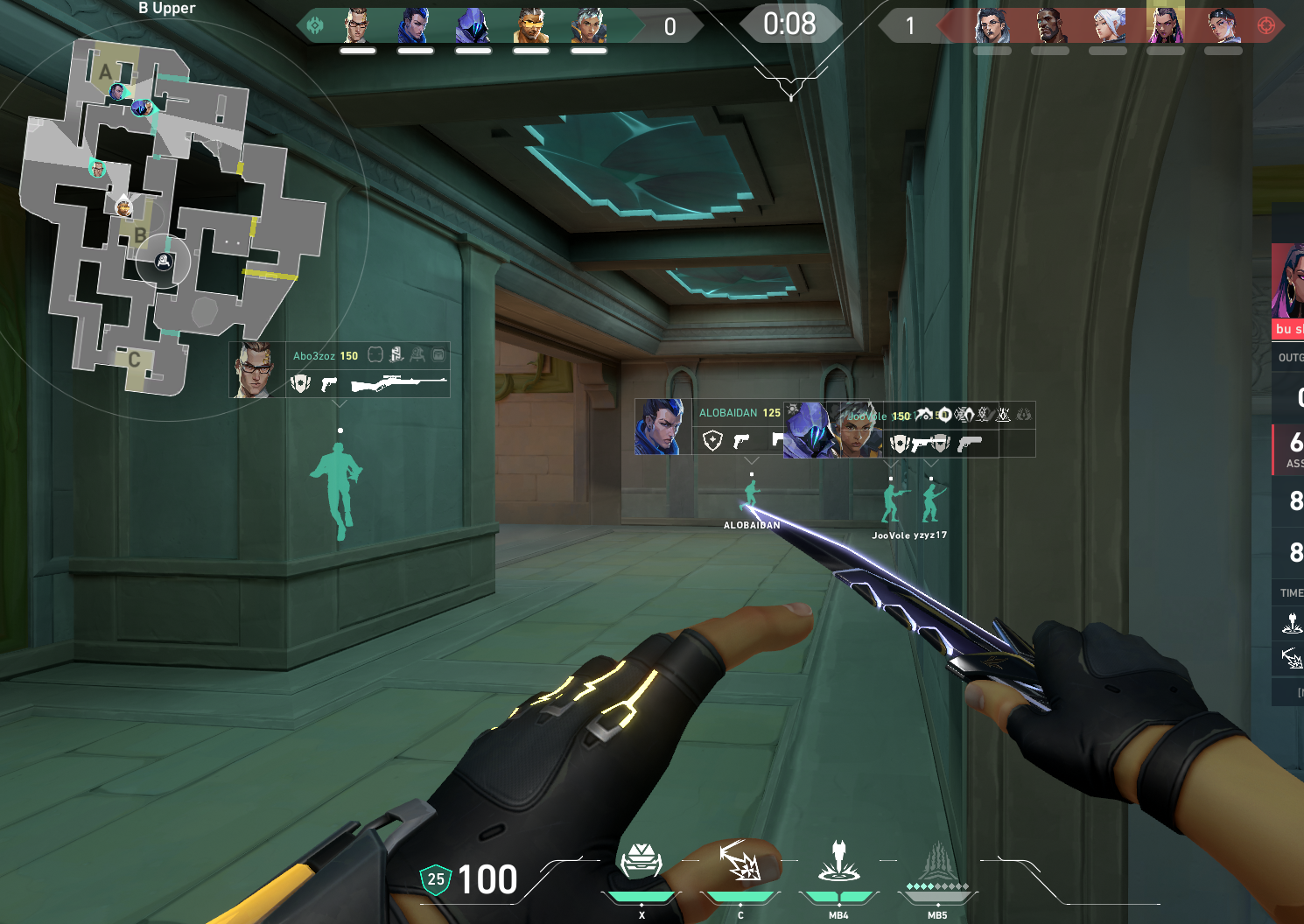Click the C site label on minimap
The height and width of the screenshot is (924, 1304).
pos(134,359)
